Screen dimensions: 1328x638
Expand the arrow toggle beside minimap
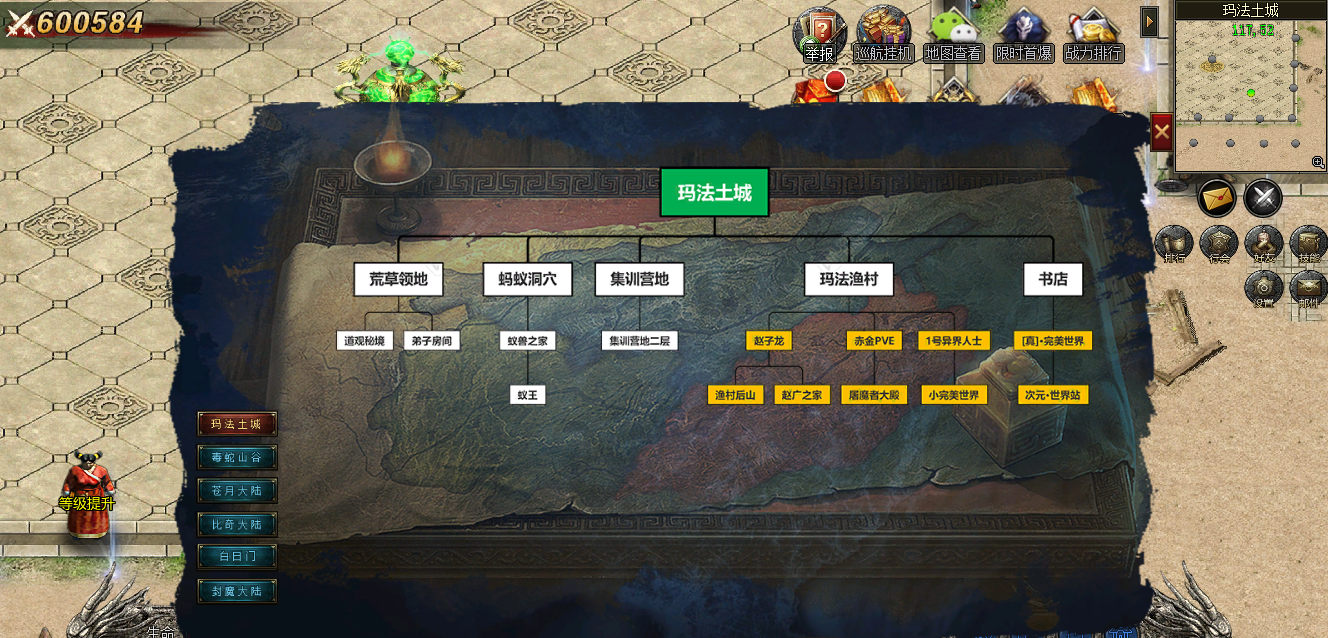pyautogui.click(x=1150, y=21)
